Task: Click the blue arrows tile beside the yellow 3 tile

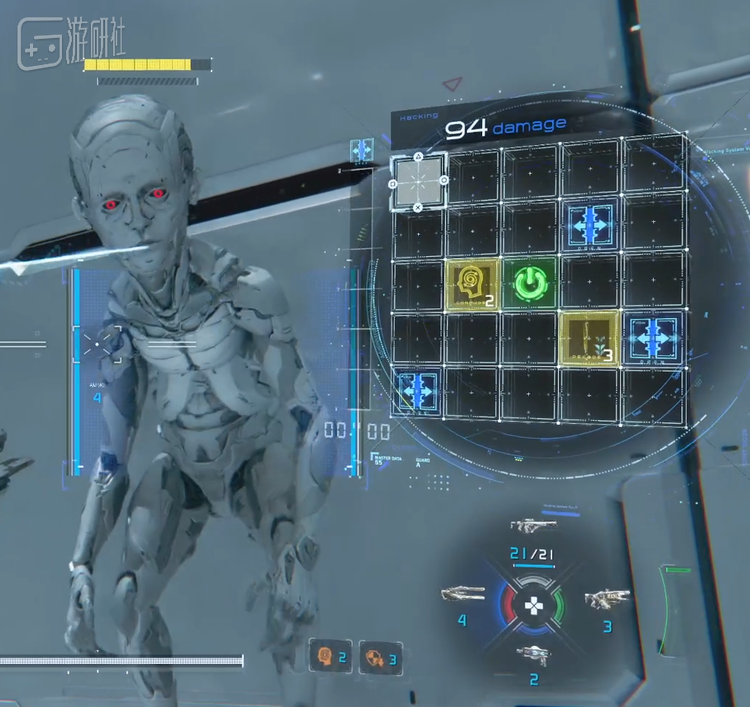Action: 653,336
